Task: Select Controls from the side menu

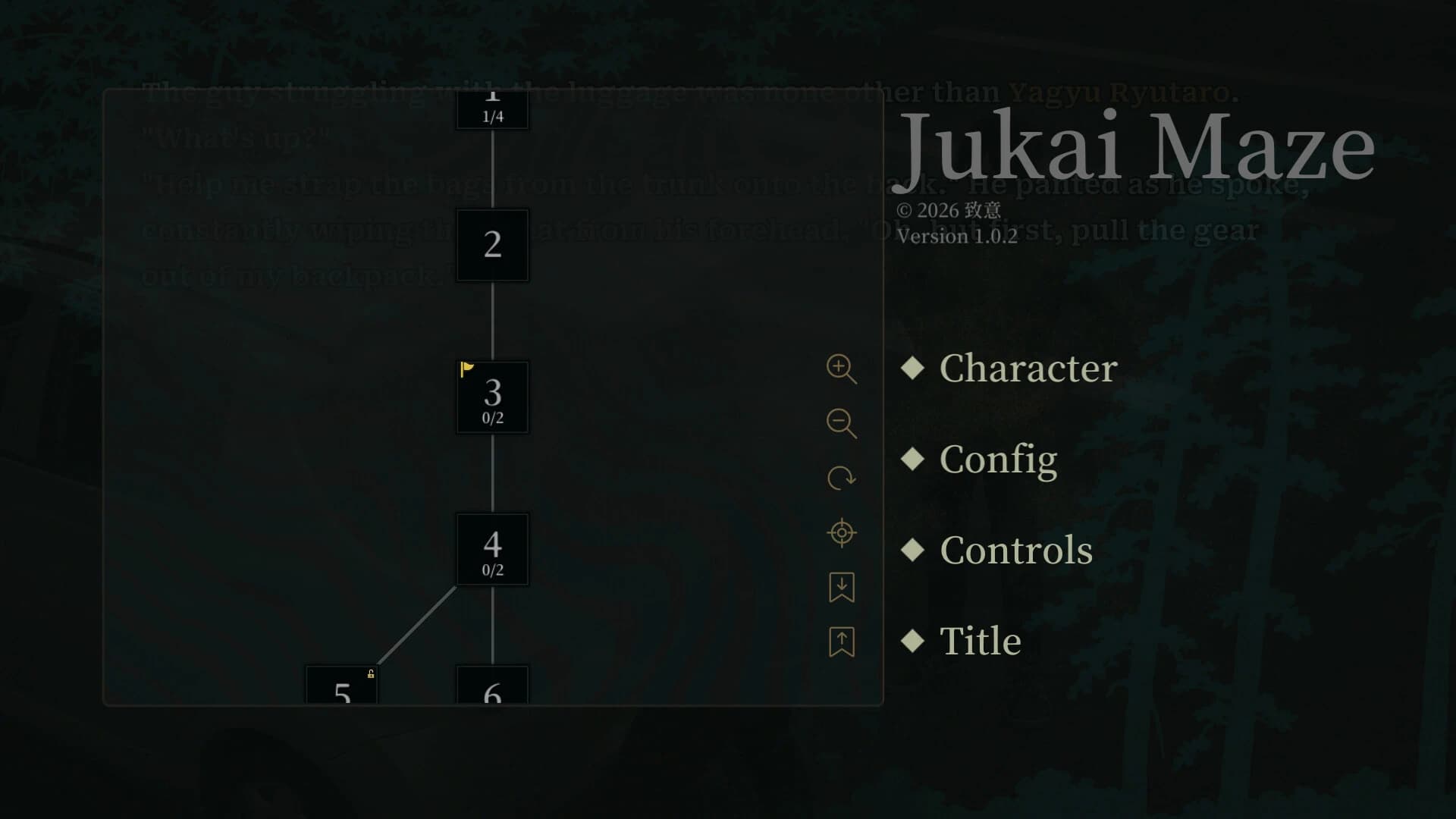Action: 1016,551
